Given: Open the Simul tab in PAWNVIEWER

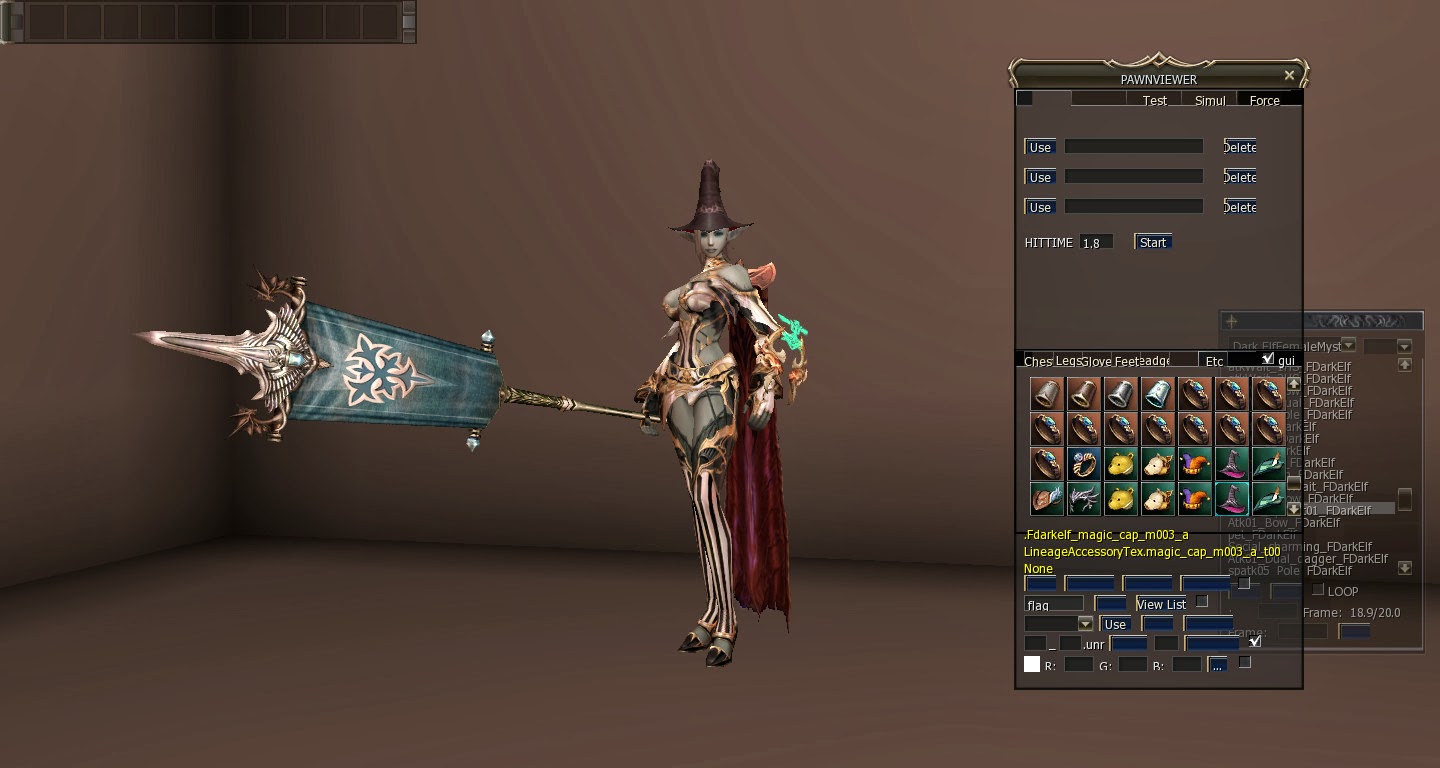Looking at the screenshot, I should pos(1210,100).
